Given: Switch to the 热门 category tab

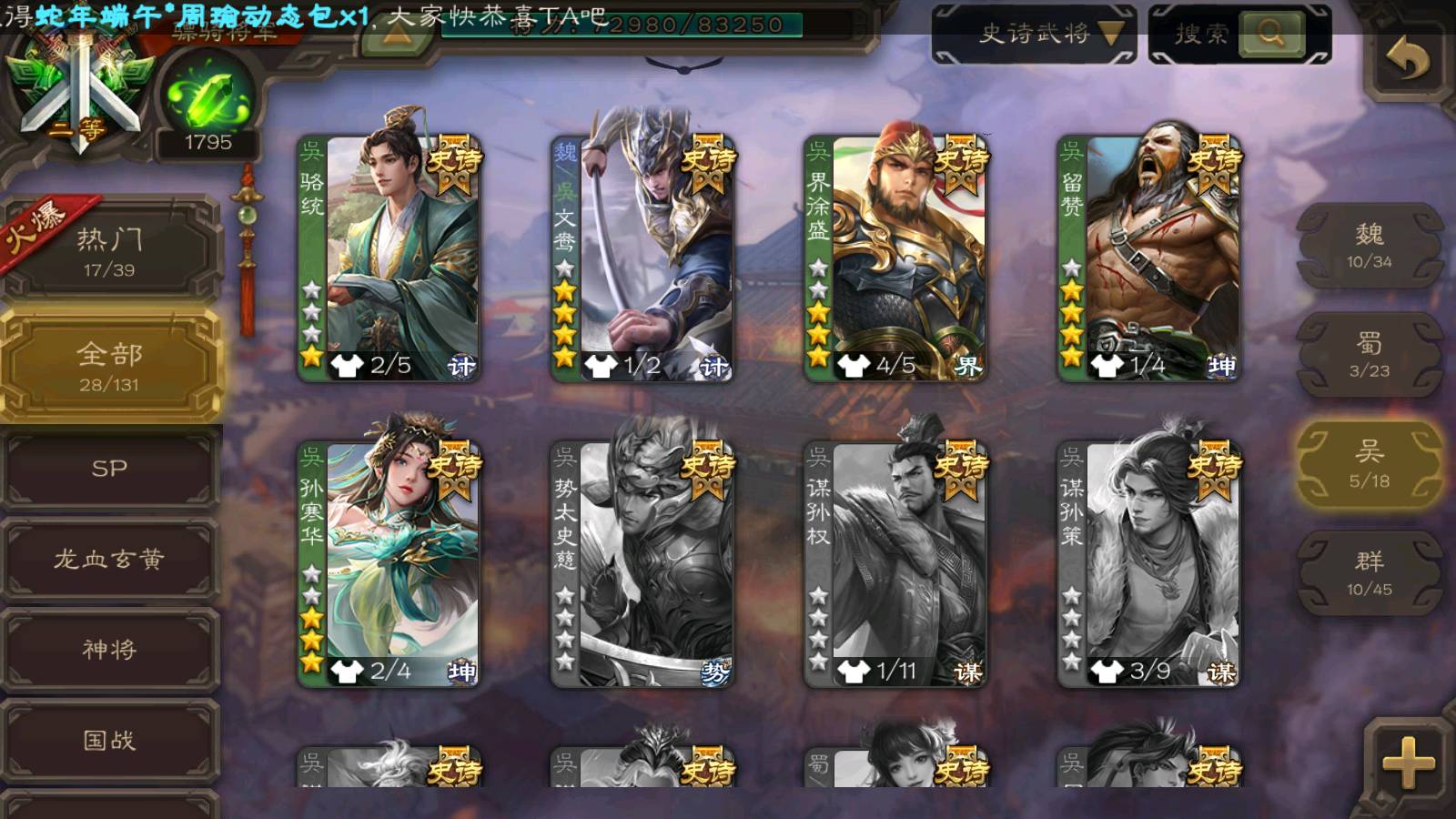Looking at the screenshot, I should 109,250.
